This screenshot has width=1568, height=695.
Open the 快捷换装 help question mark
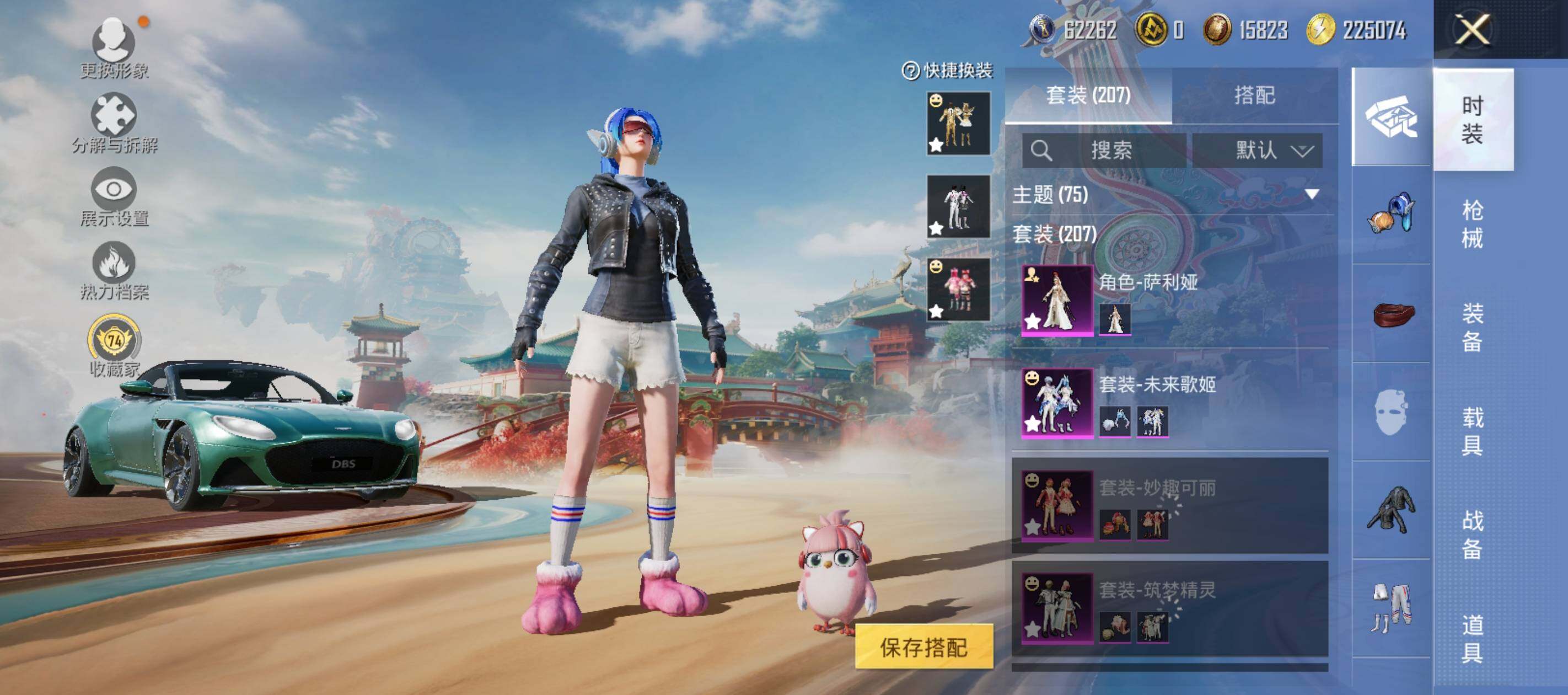pyautogui.click(x=910, y=71)
